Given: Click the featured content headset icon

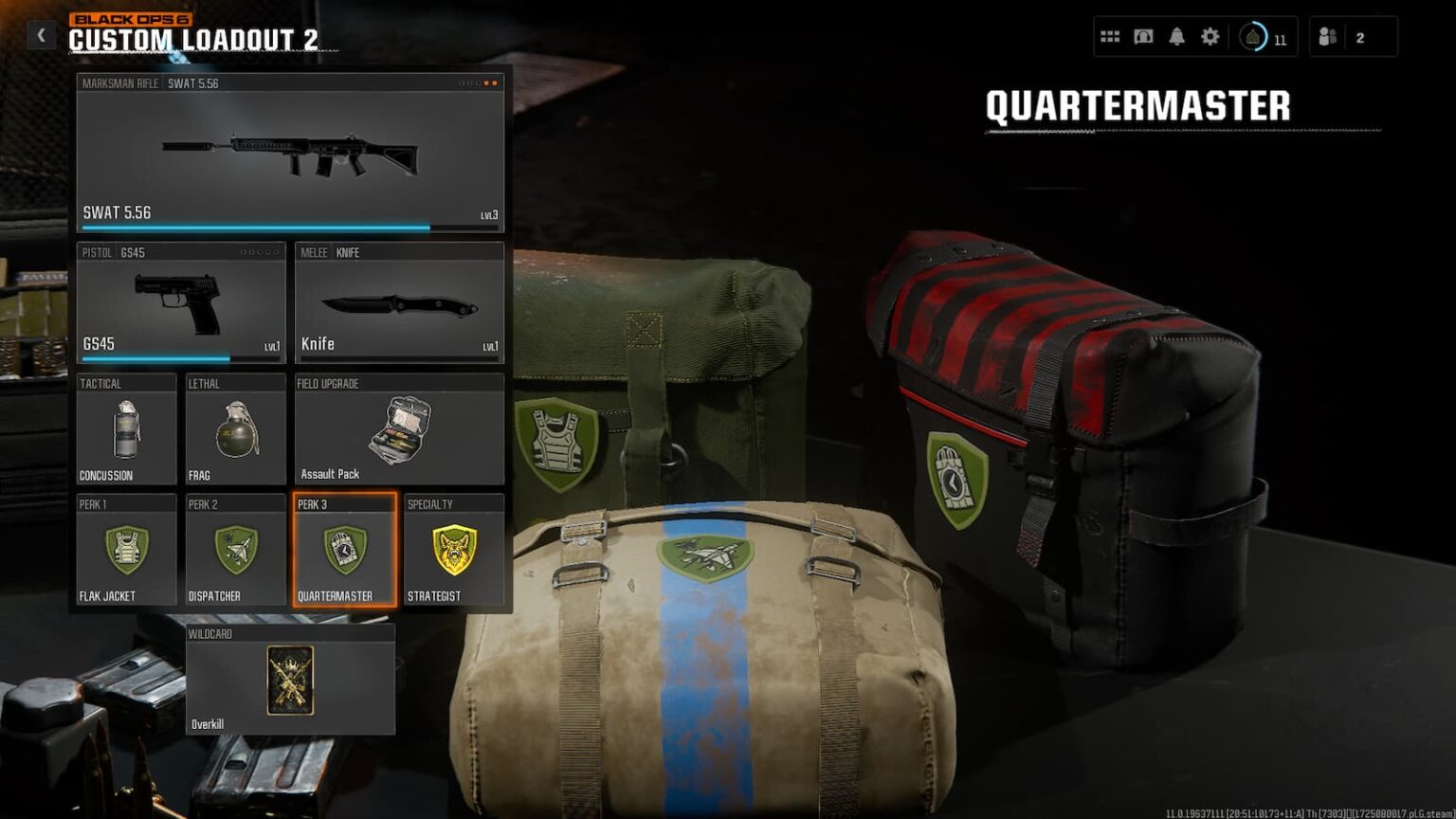Looking at the screenshot, I should [x=1143, y=35].
